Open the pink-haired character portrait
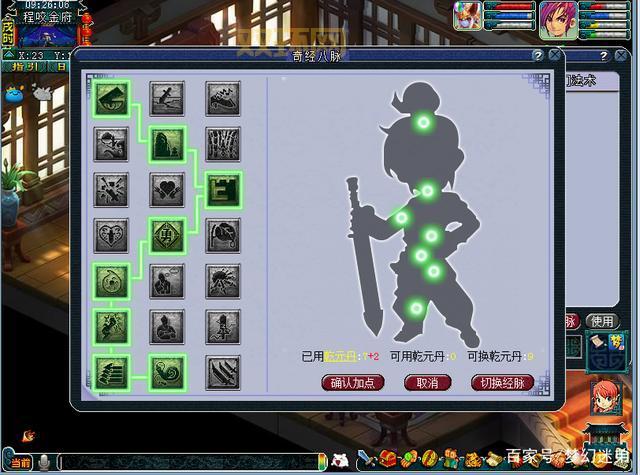640x475 pixels. point(558,18)
